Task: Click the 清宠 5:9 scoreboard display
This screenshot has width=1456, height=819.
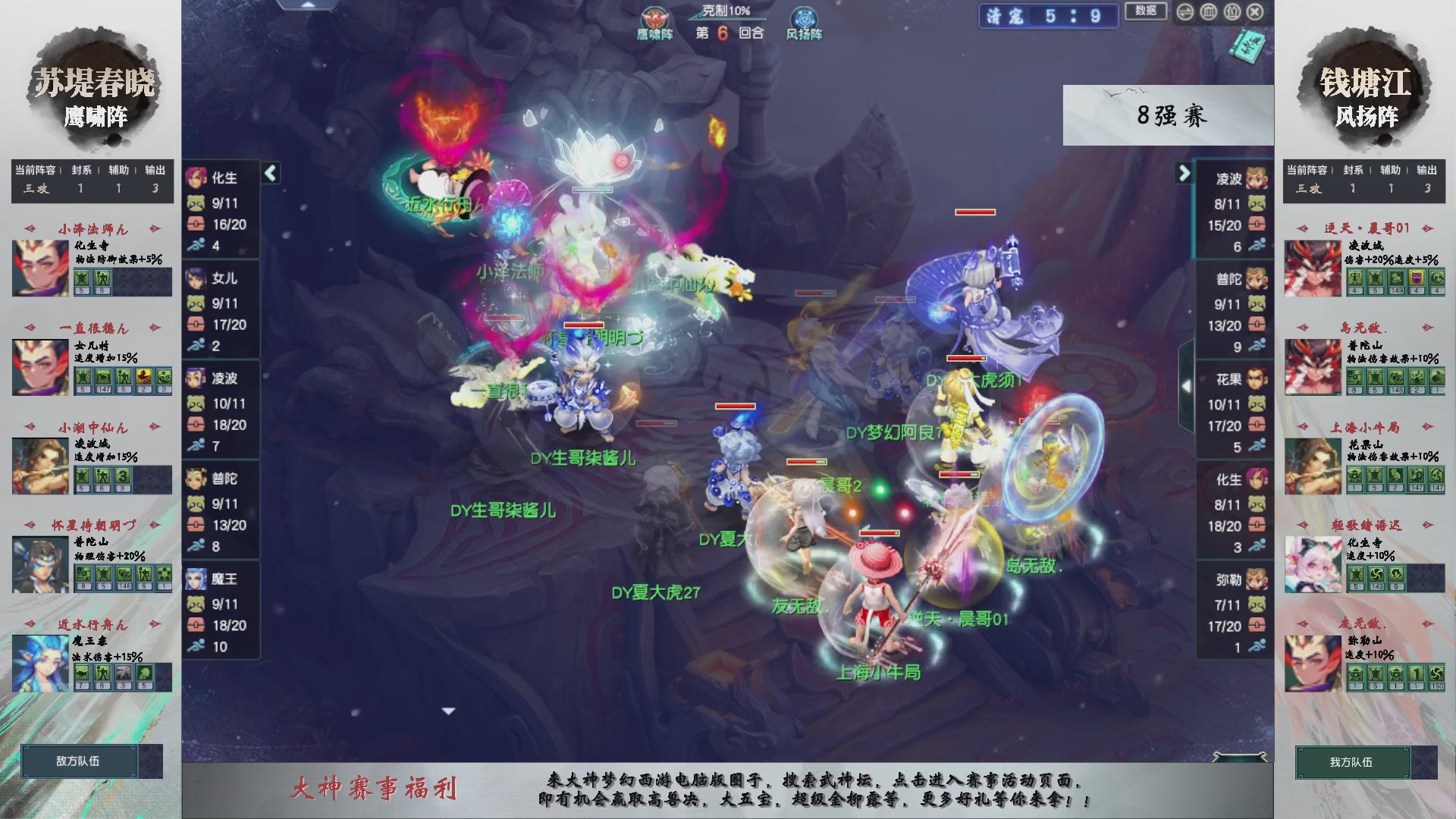Action: [1050, 17]
